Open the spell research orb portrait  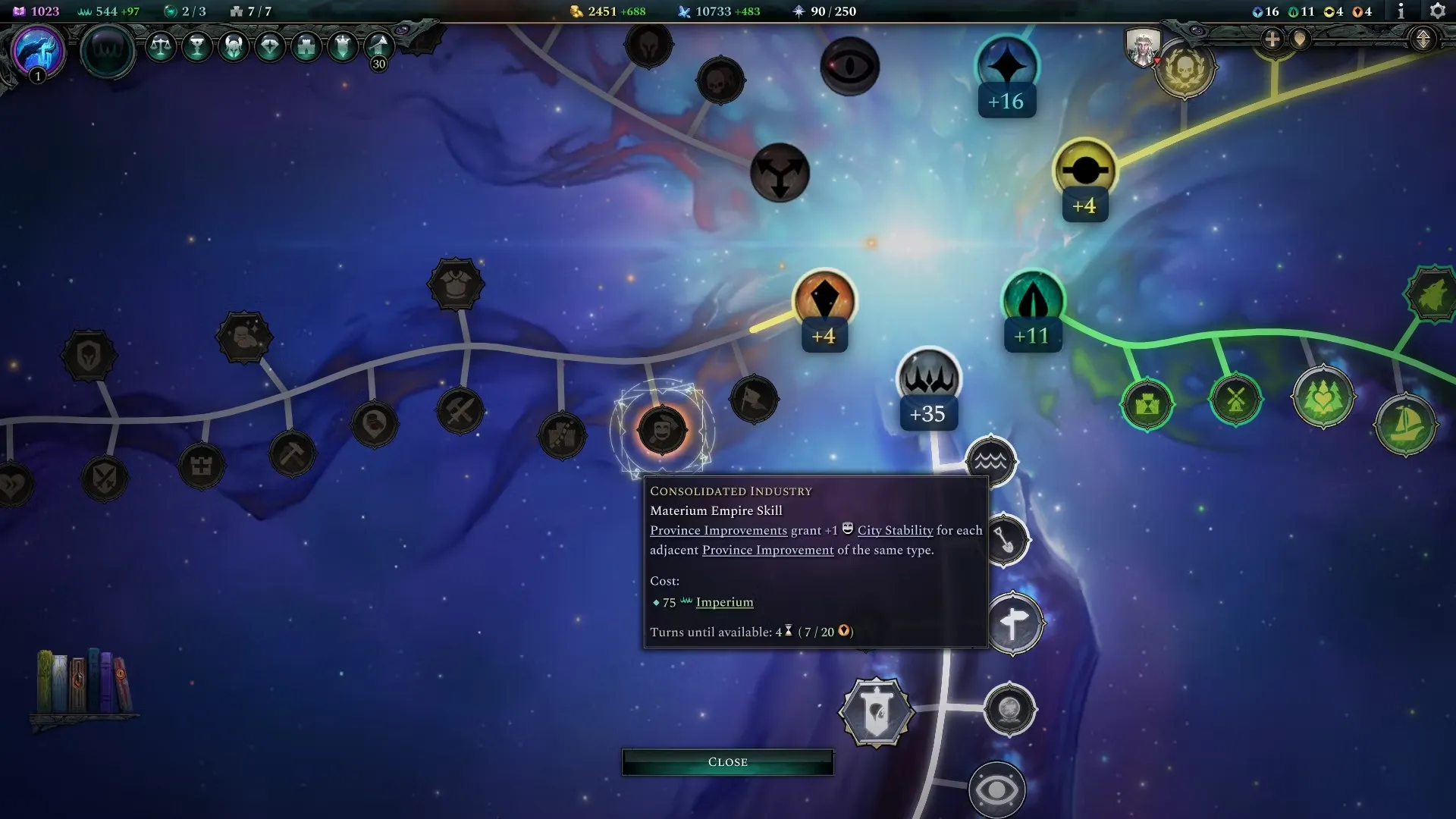[37, 52]
